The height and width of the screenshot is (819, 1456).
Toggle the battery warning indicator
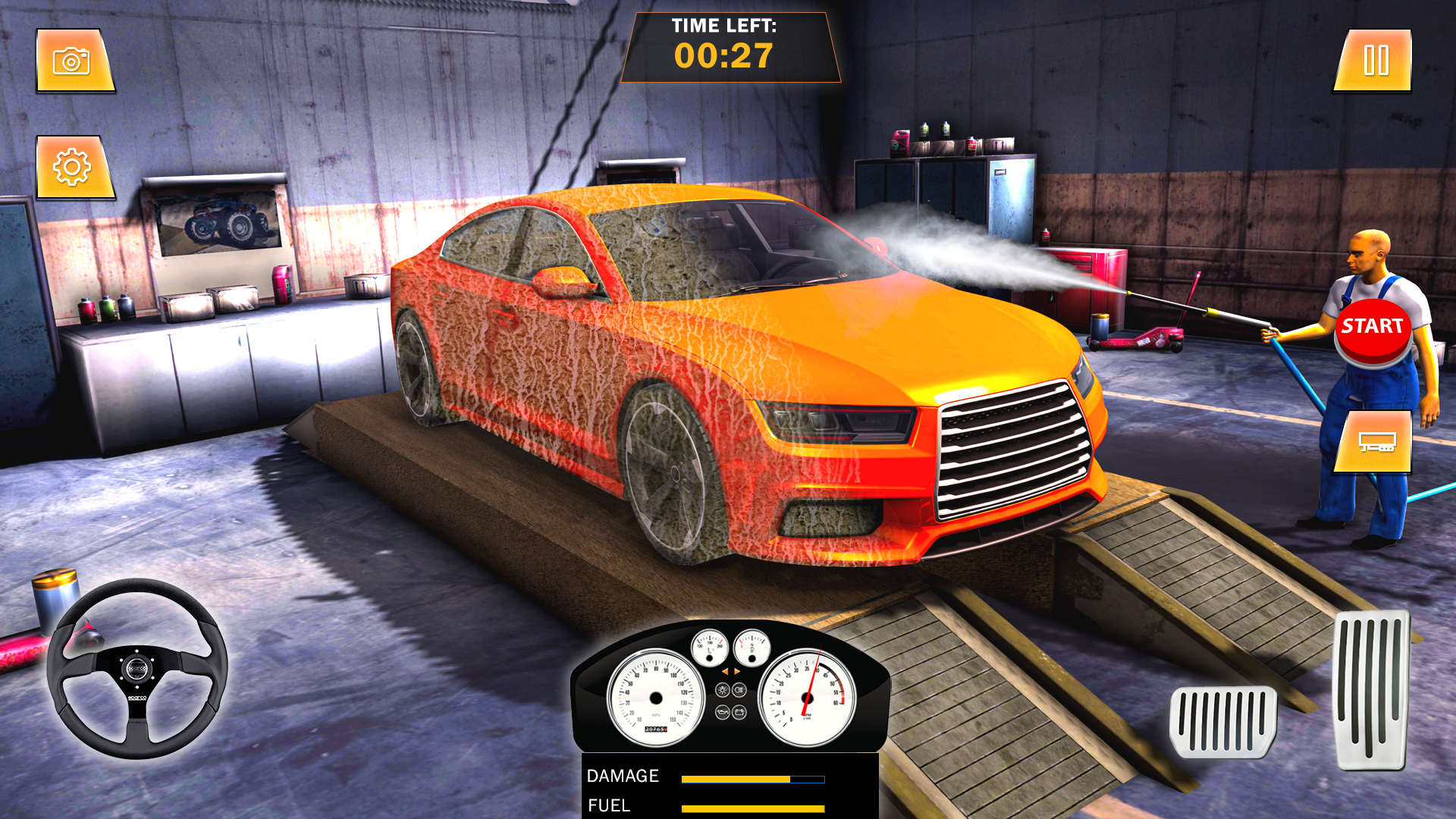(739, 711)
